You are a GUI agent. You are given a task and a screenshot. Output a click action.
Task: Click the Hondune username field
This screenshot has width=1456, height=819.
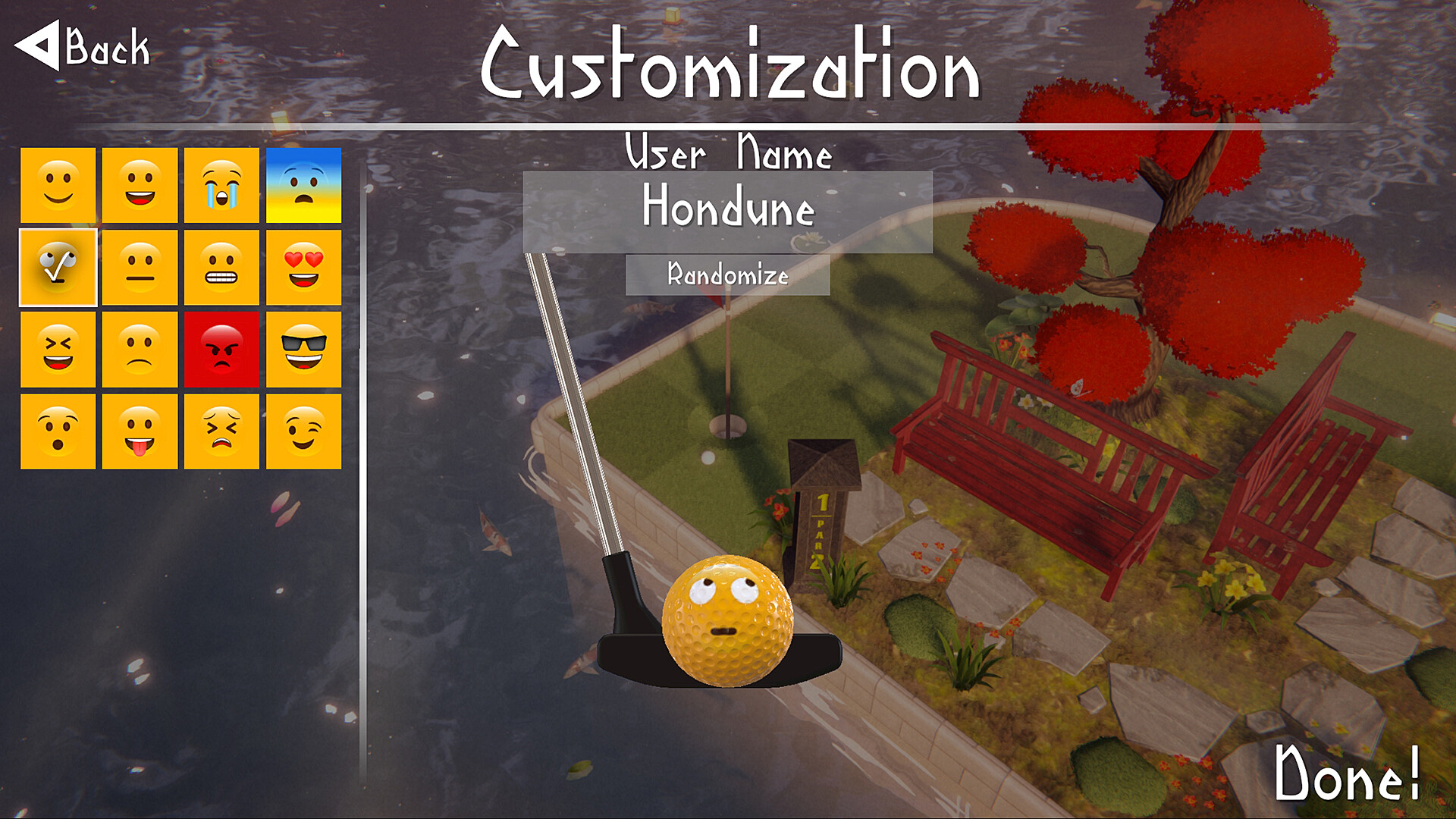pyautogui.click(x=726, y=213)
